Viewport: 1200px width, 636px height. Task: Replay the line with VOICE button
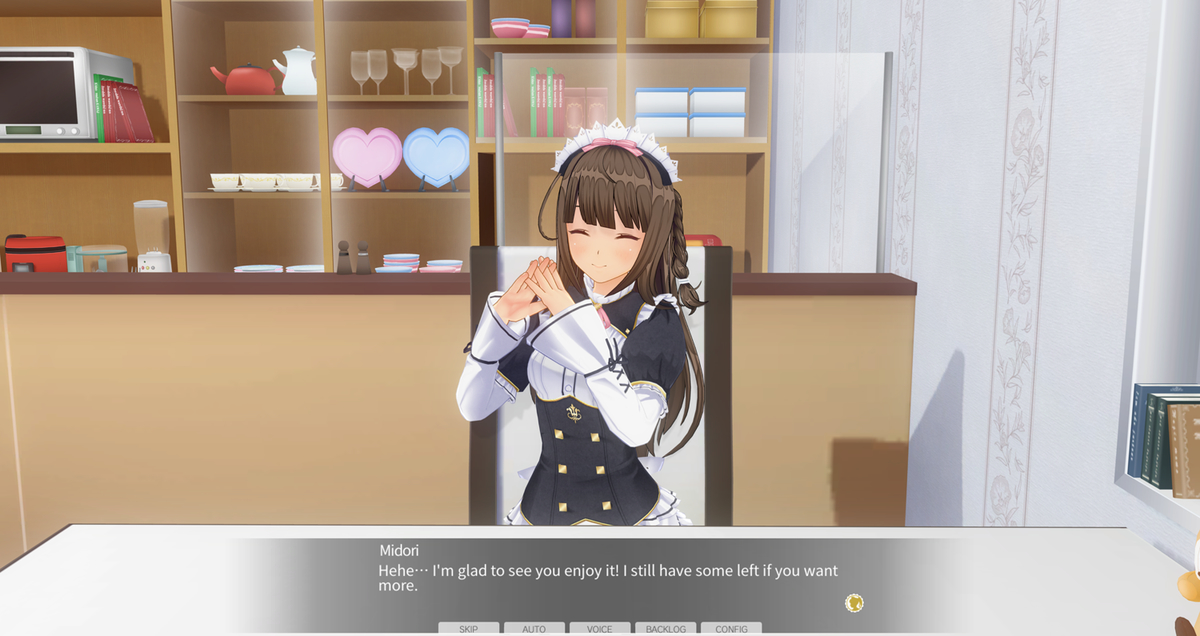600,629
